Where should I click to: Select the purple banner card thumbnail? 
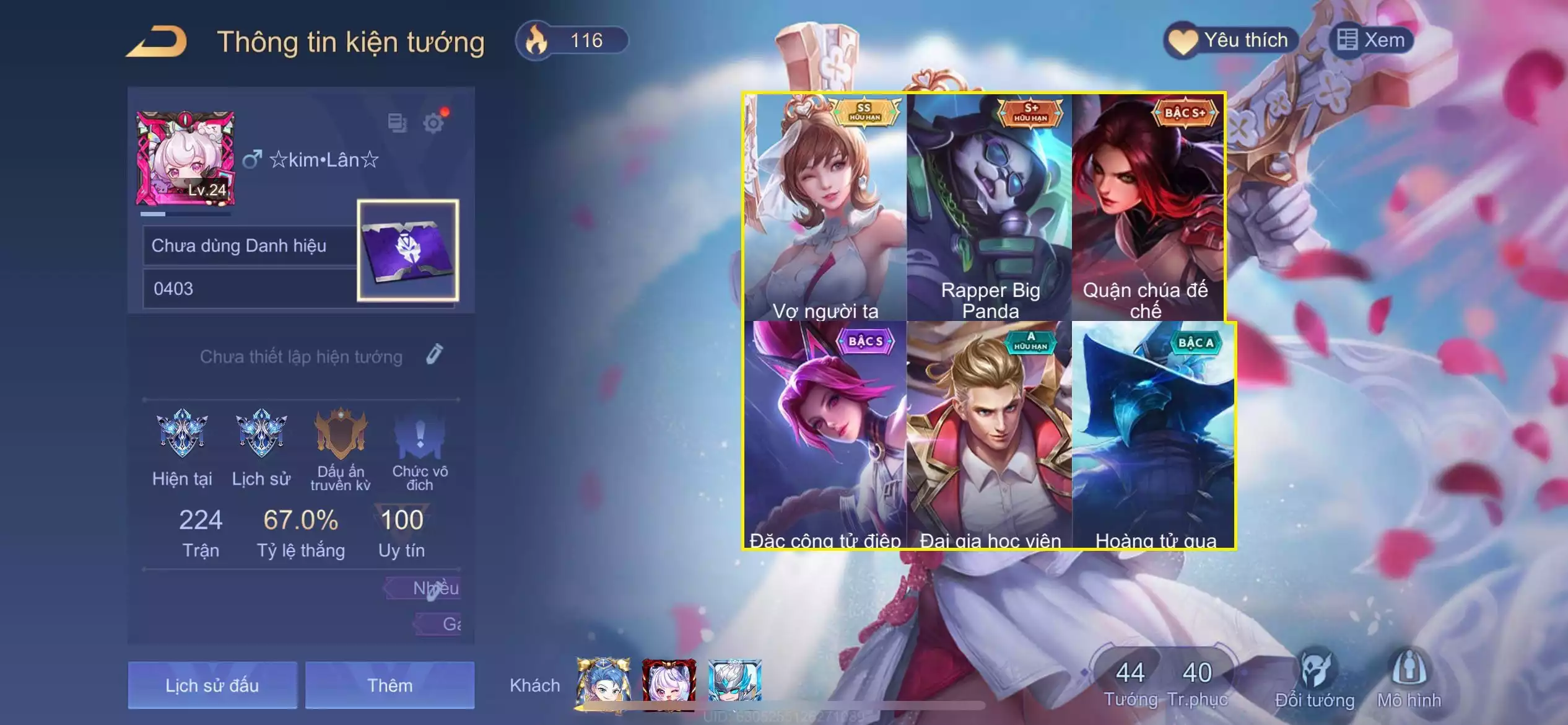click(407, 250)
